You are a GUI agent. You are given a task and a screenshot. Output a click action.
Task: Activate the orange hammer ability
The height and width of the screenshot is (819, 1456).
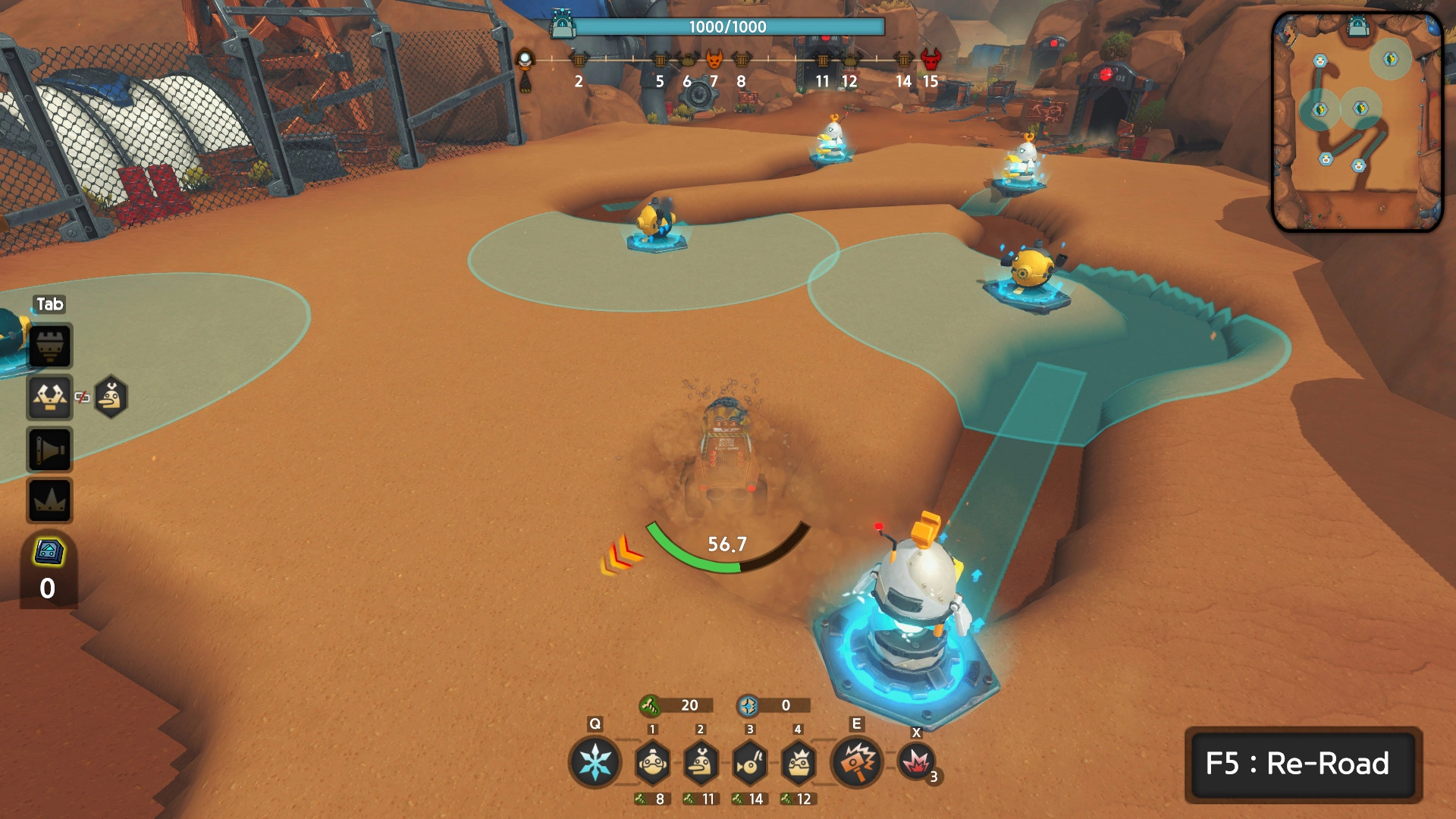858,761
